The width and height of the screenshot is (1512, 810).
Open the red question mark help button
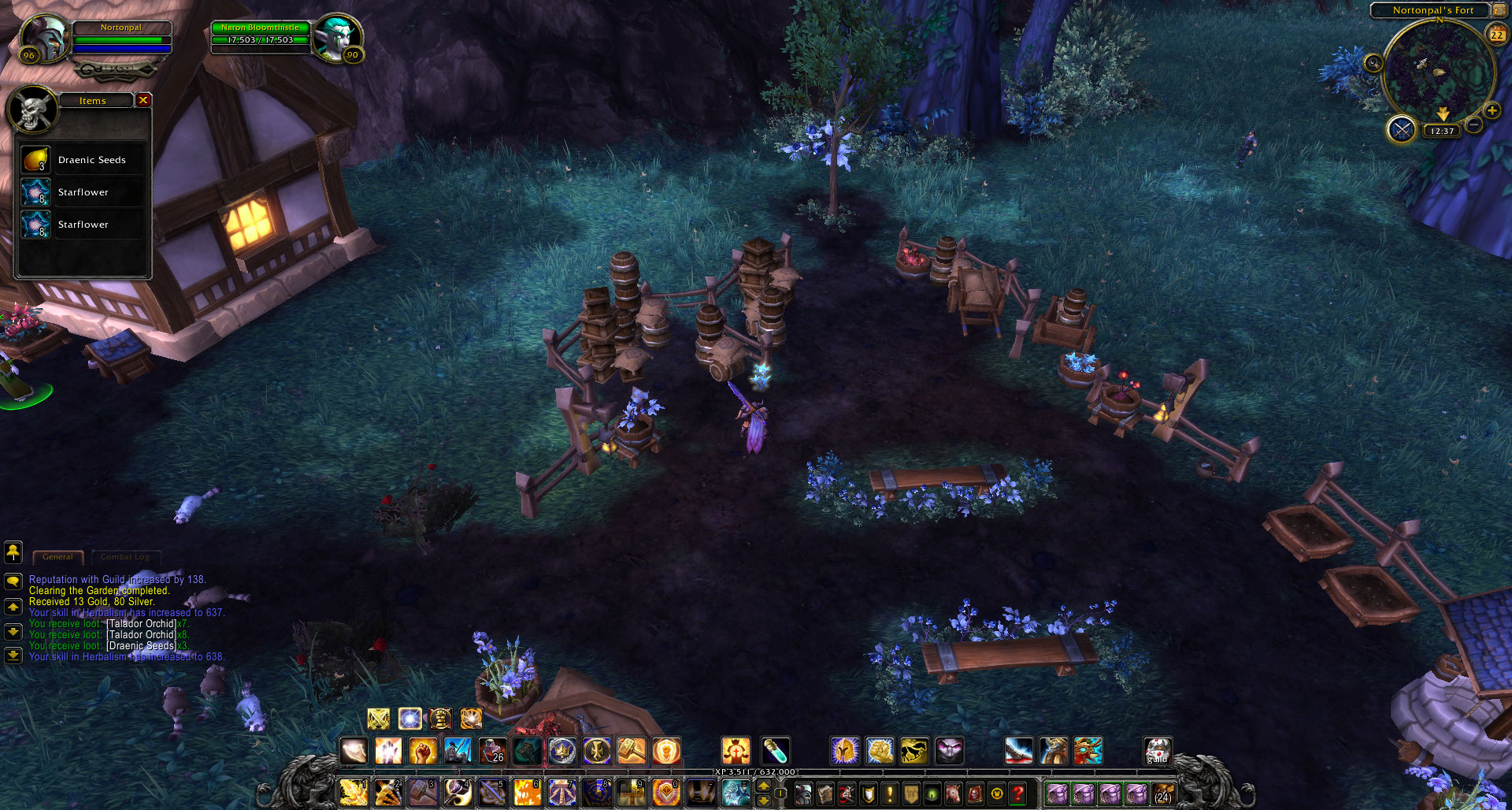pyautogui.click(x=1017, y=793)
